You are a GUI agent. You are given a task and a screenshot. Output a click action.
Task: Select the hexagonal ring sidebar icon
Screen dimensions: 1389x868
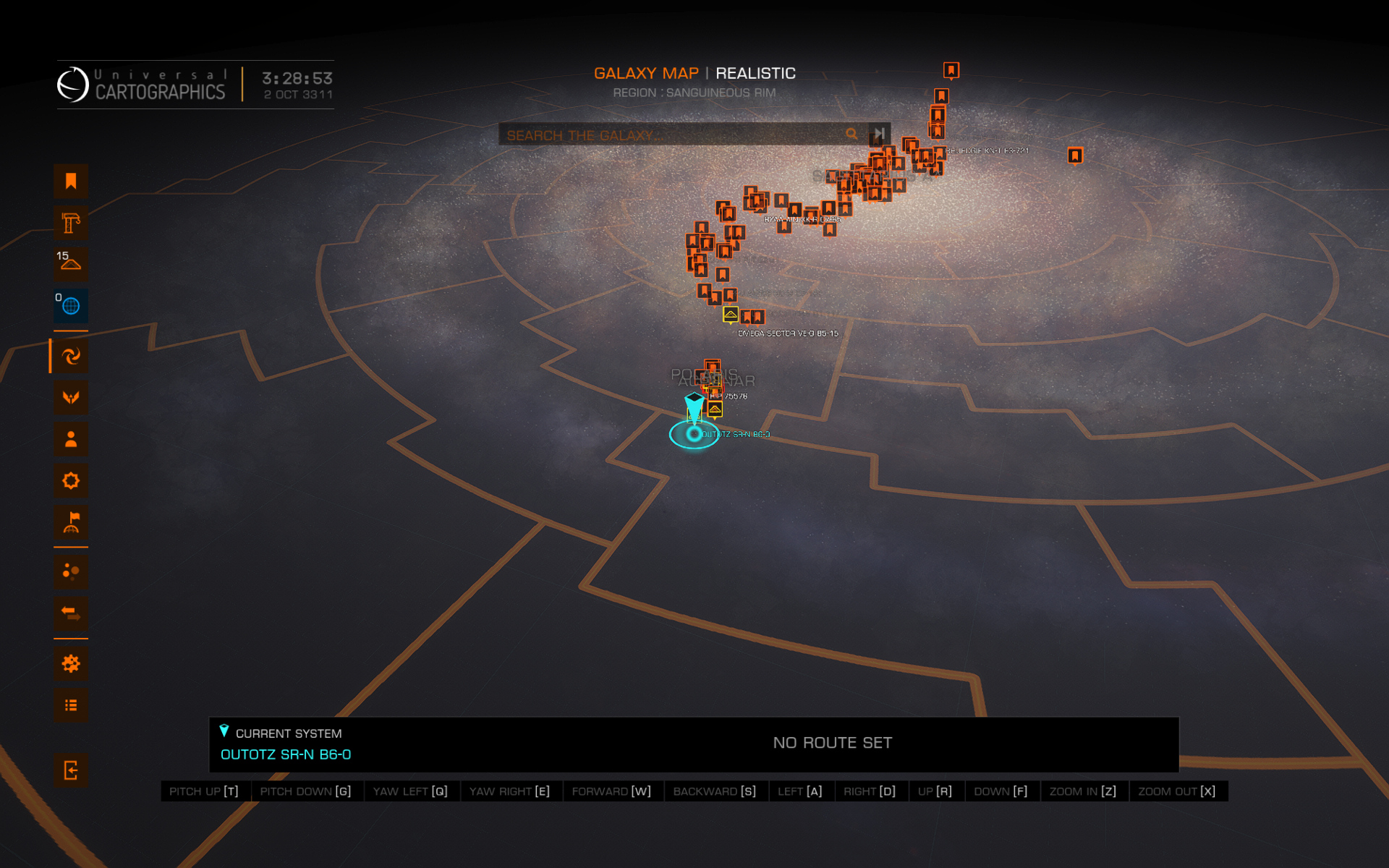[71, 481]
